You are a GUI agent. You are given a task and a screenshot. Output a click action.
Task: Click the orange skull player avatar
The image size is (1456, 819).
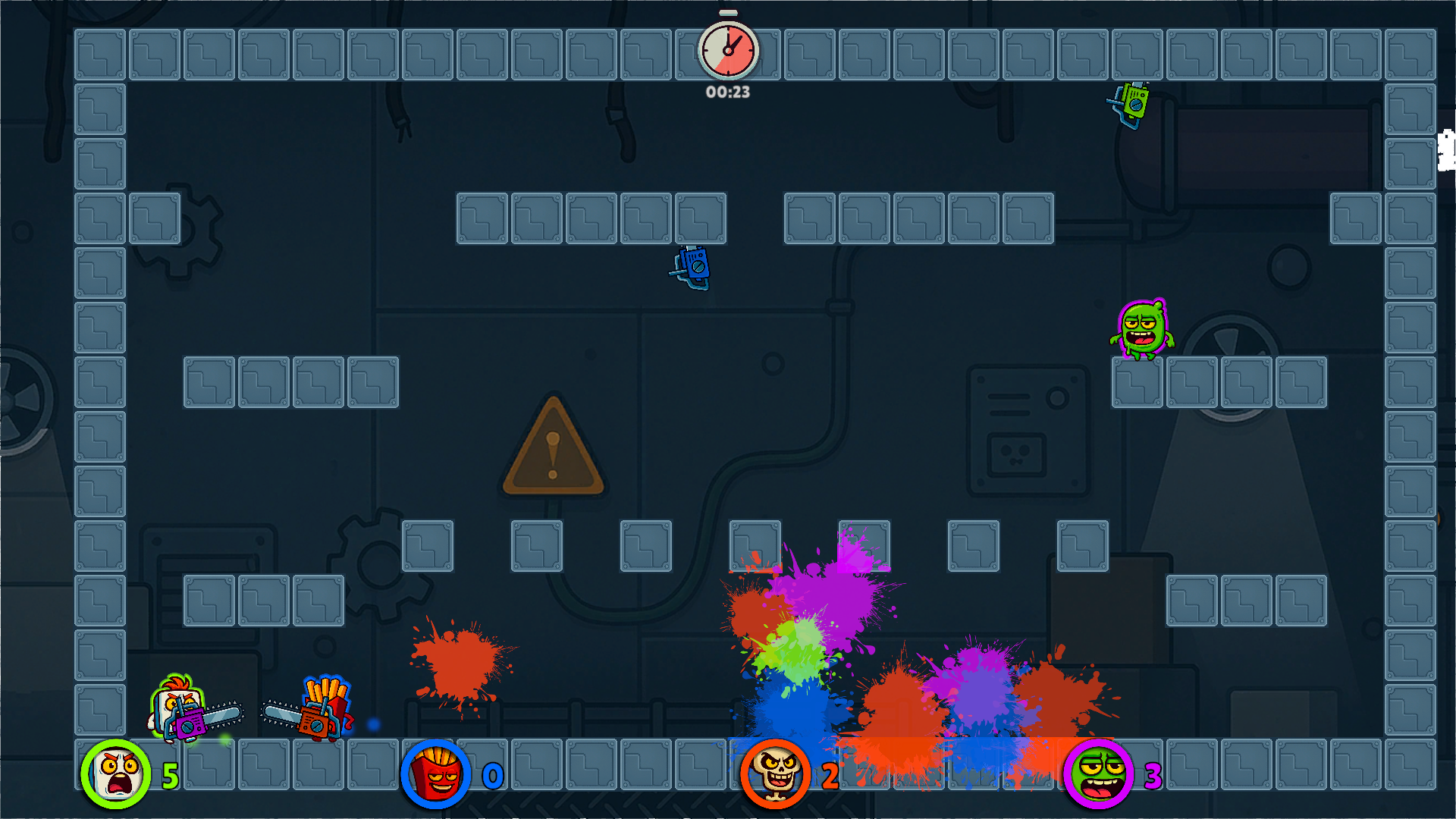tap(775, 774)
